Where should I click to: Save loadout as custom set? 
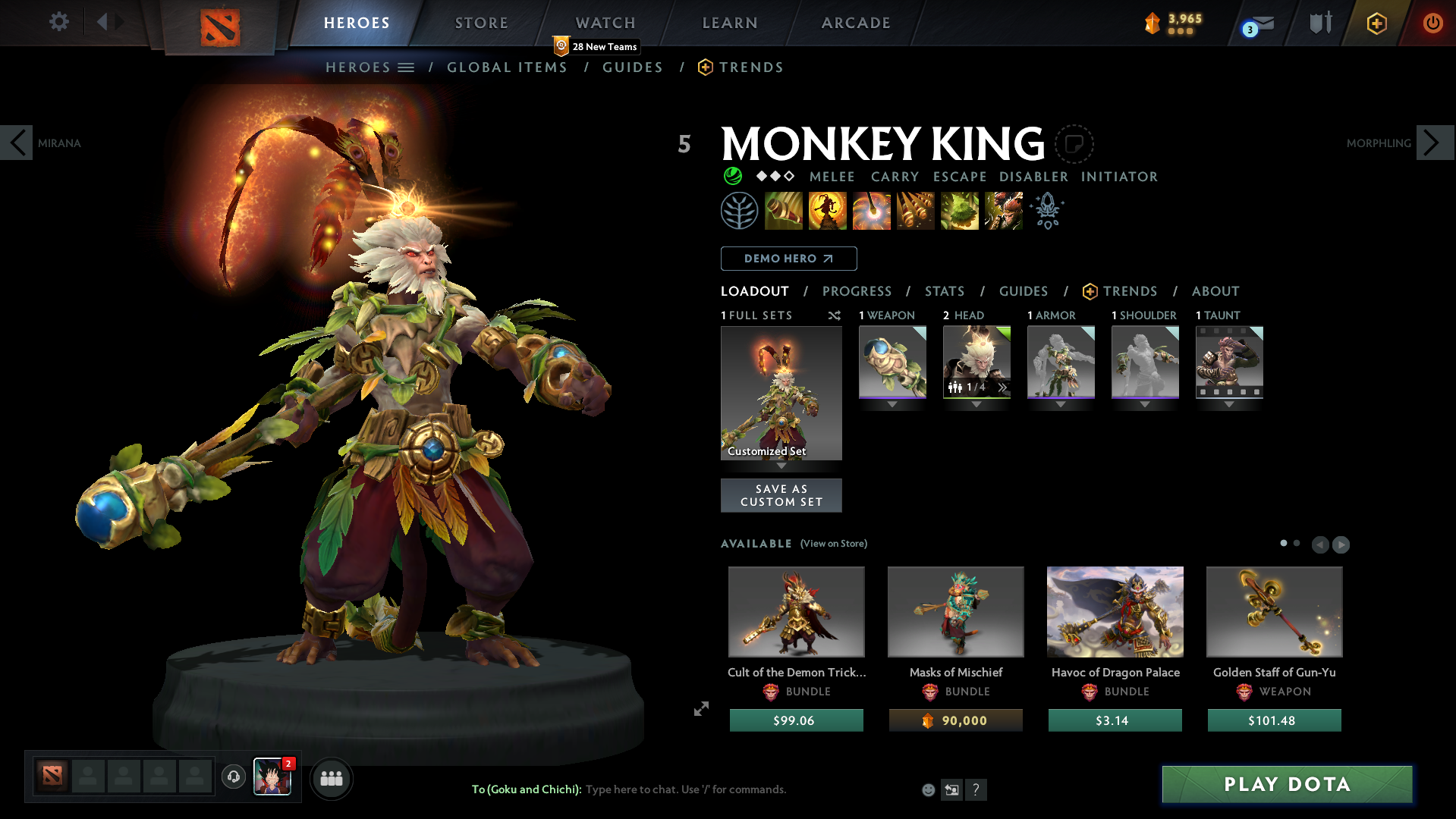781,495
